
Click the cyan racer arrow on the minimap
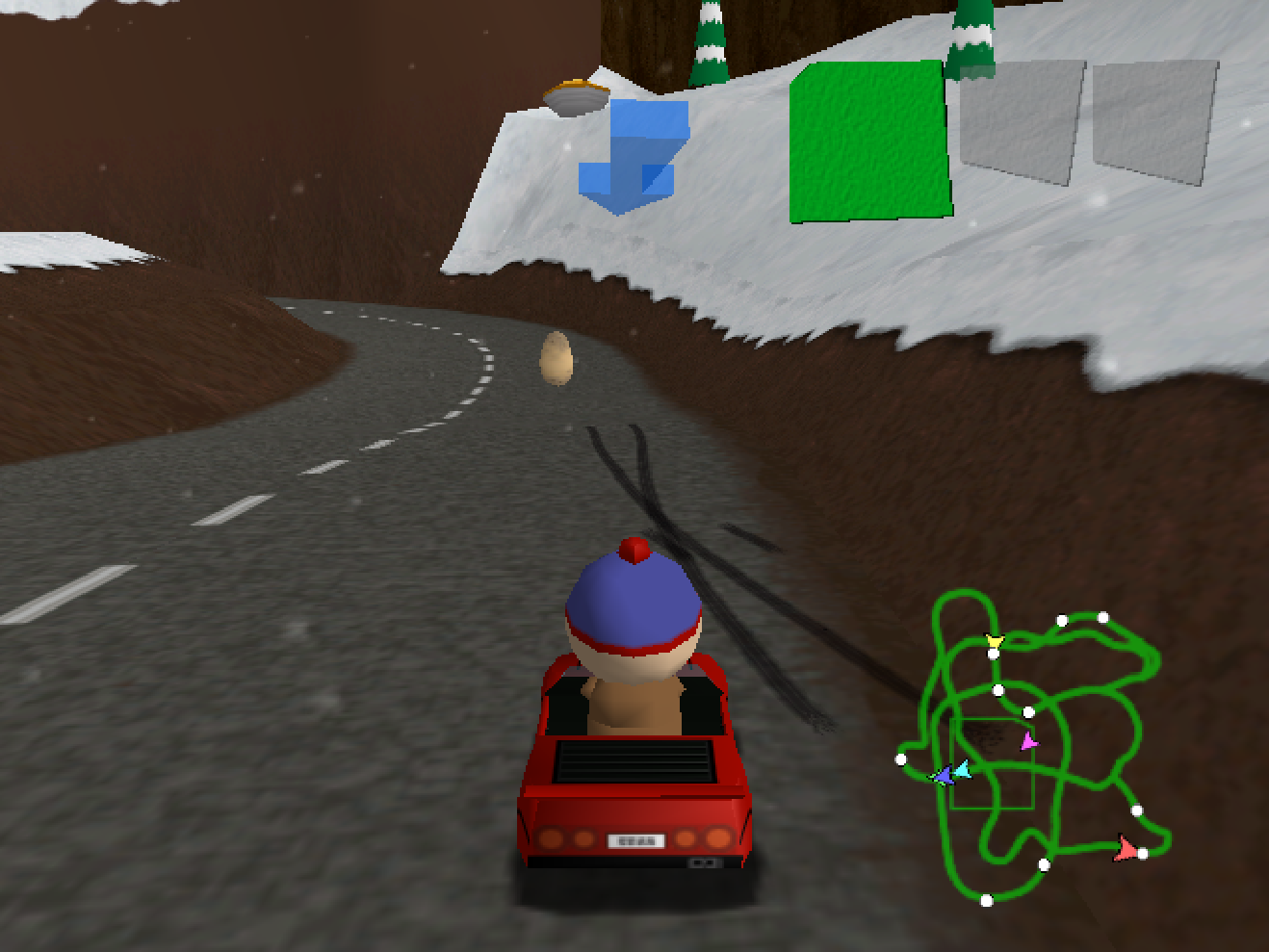[964, 770]
